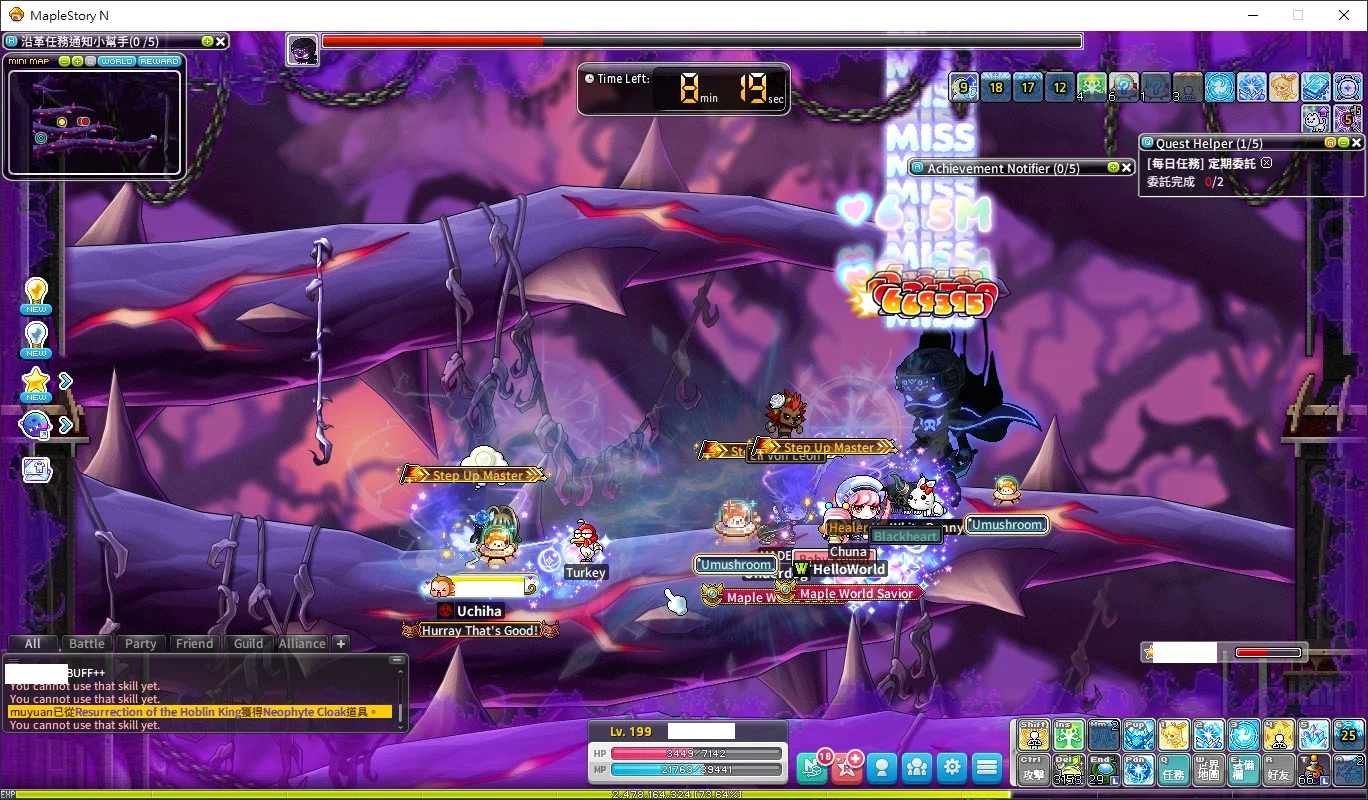Open the three-line main menu button

pyautogui.click(x=987, y=767)
